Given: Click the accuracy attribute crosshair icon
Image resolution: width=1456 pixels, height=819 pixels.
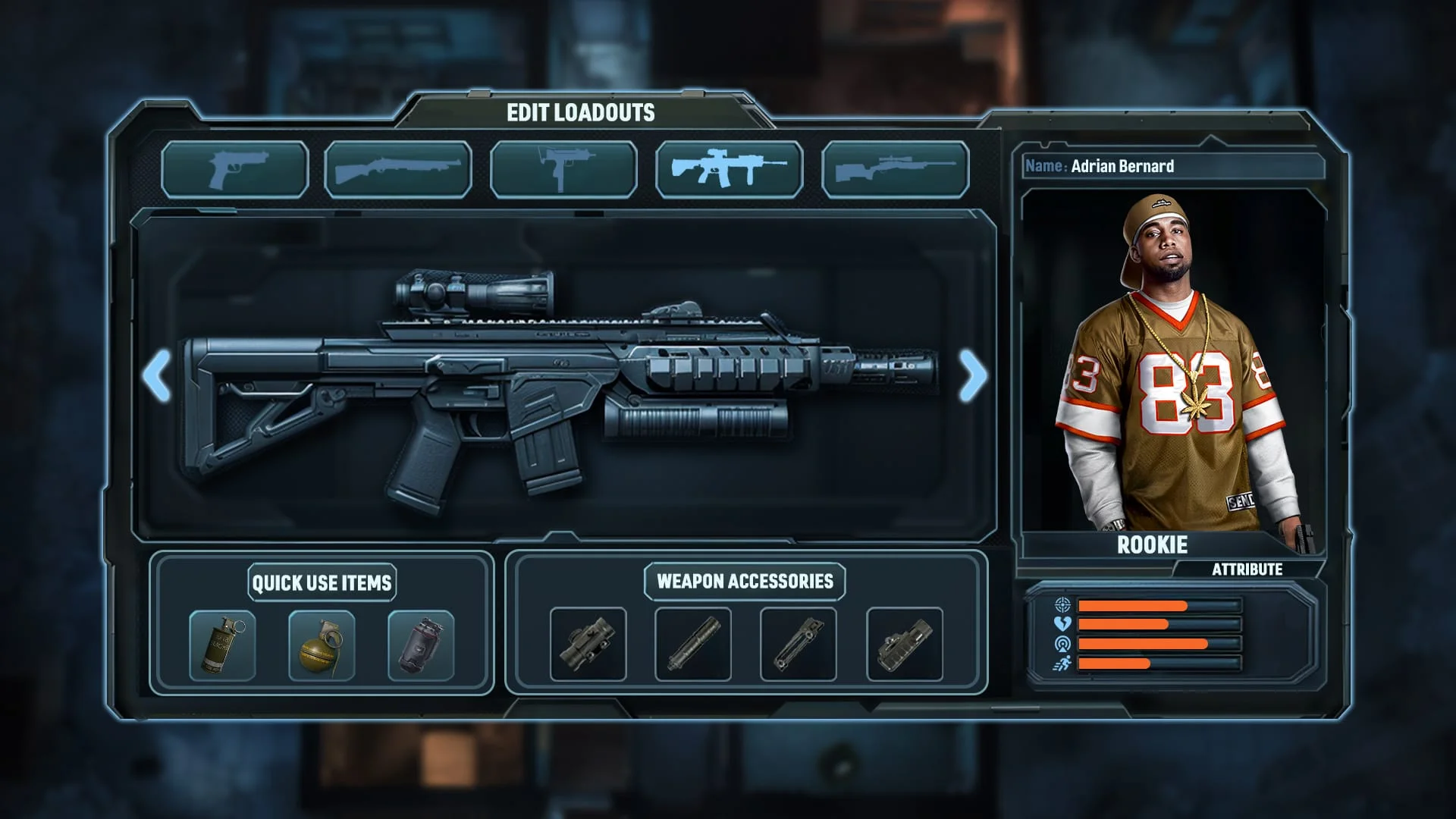Looking at the screenshot, I should point(1064,607).
